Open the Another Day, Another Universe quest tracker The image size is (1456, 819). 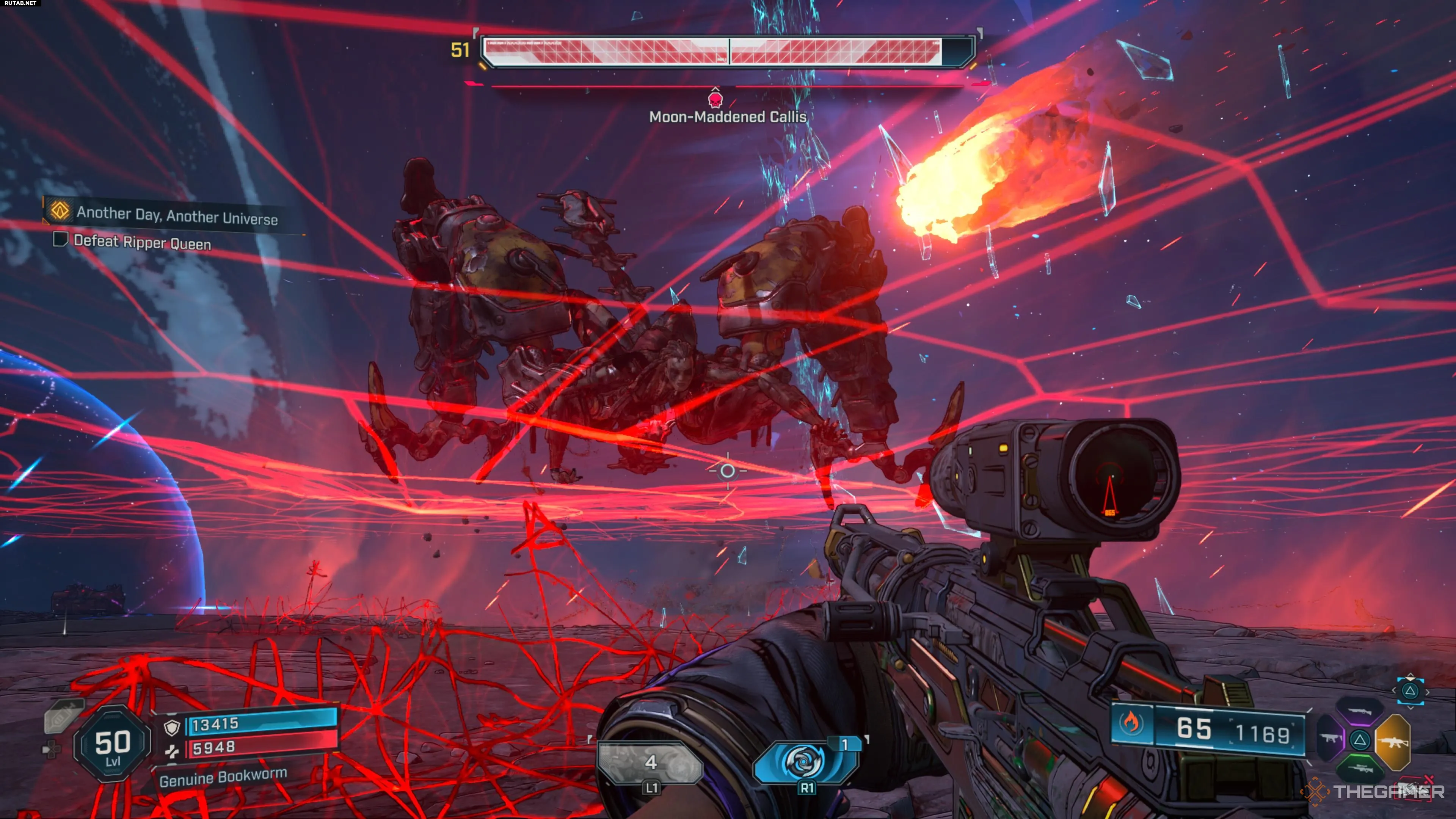click(176, 215)
